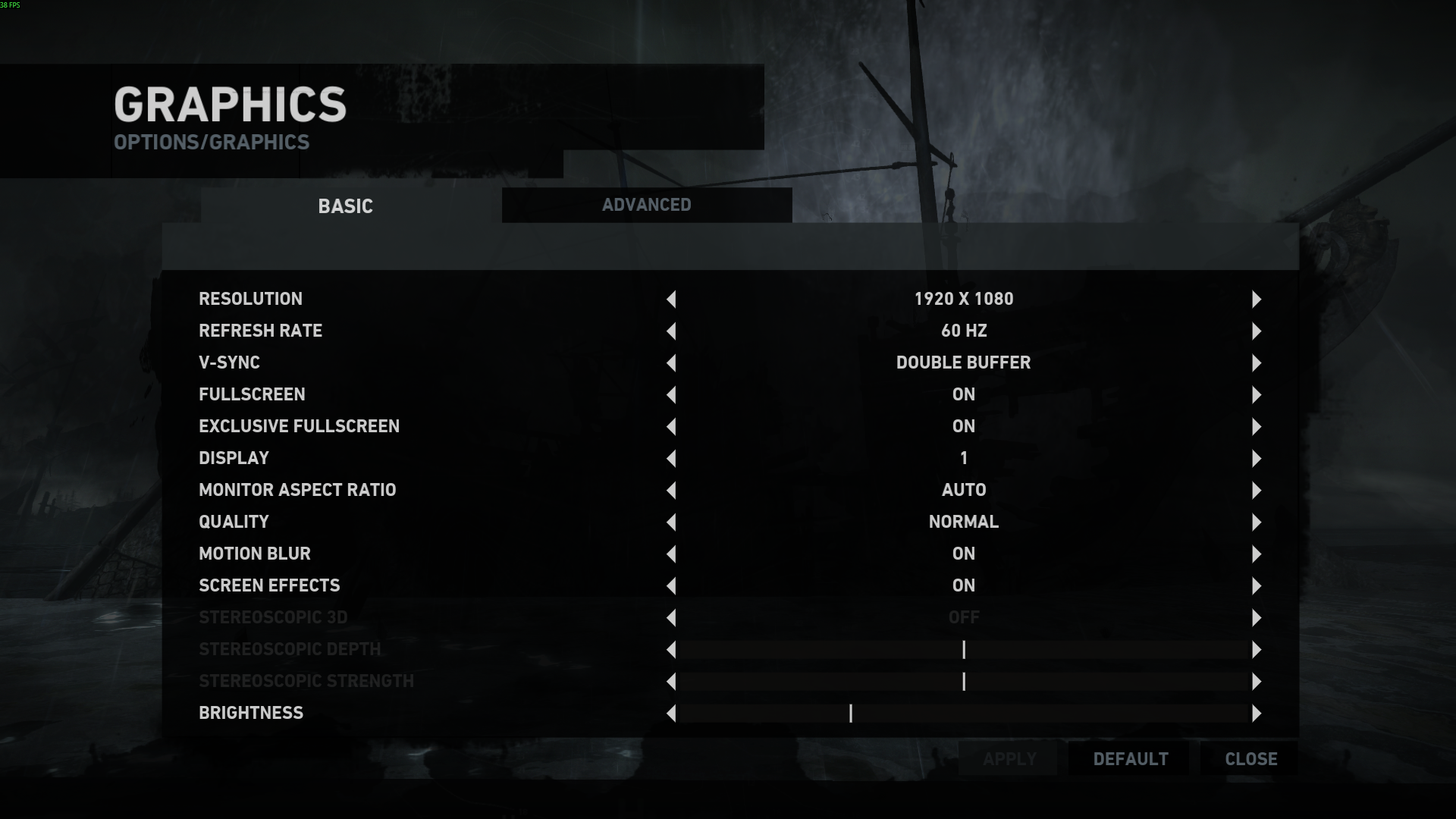Change V-Sync mode using the right arrow
The height and width of the screenshot is (819, 1456).
(1257, 363)
